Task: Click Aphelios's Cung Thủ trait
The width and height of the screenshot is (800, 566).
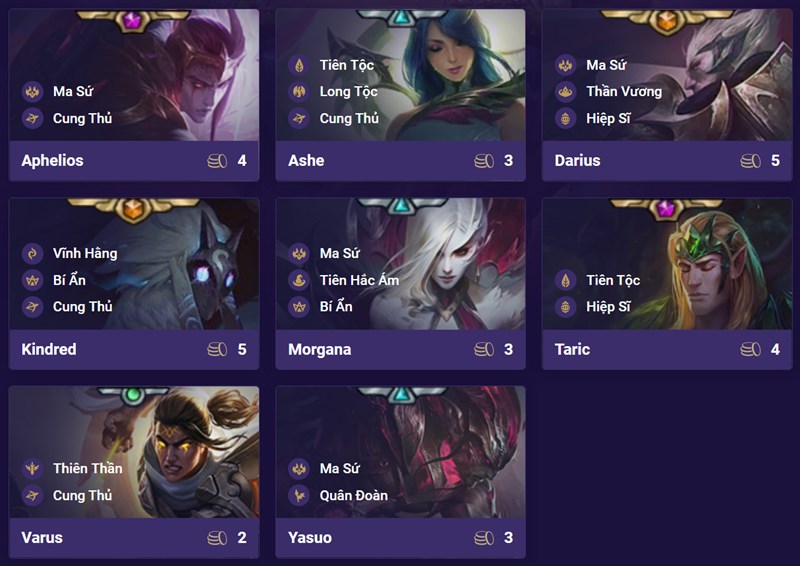Action: click(x=82, y=118)
